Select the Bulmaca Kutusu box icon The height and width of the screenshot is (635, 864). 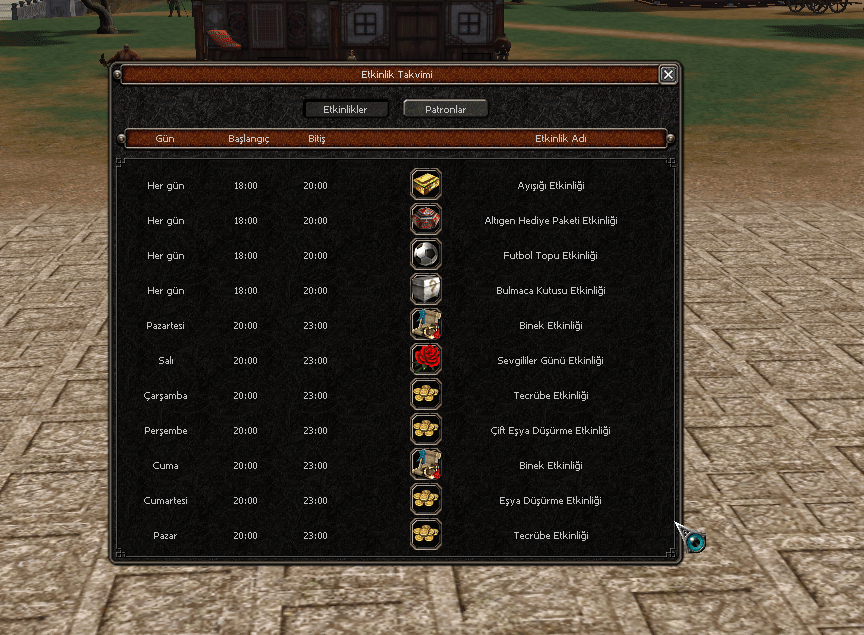point(426,290)
